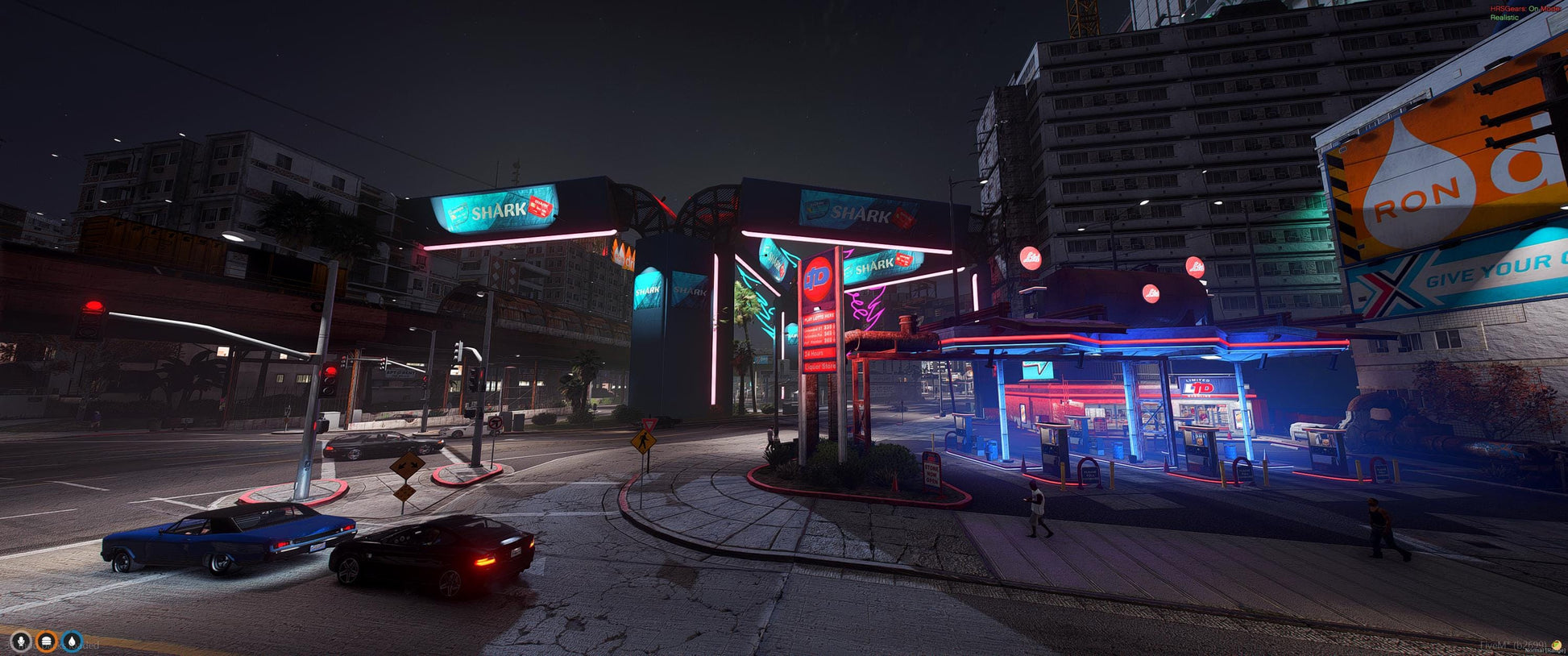Click the microphone voice status icon

pyautogui.click(x=21, y=641)
